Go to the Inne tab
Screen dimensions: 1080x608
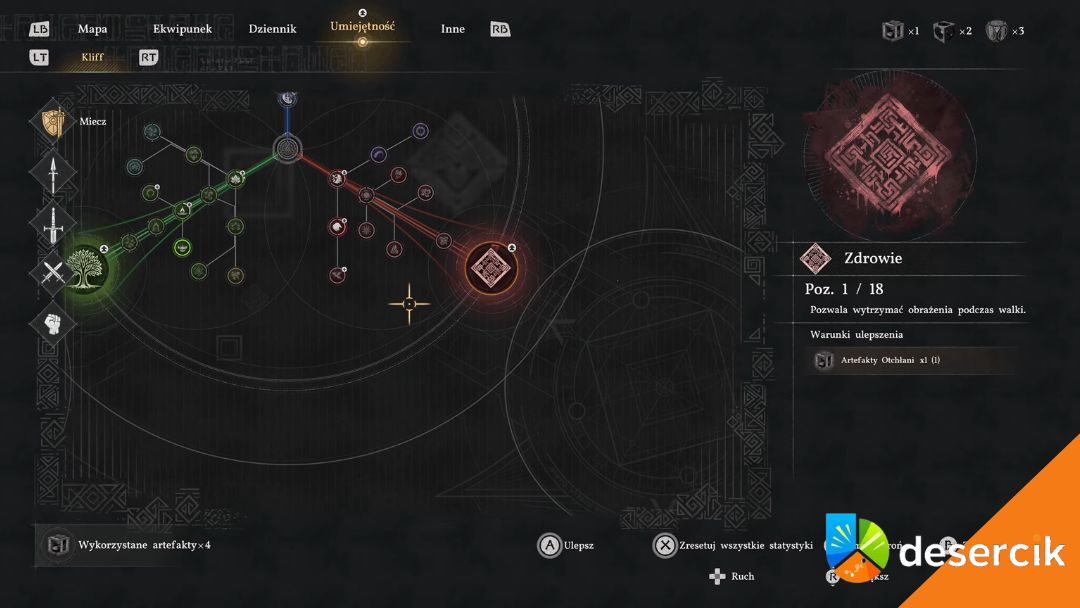pyautogui.click(x=452, y=29)
